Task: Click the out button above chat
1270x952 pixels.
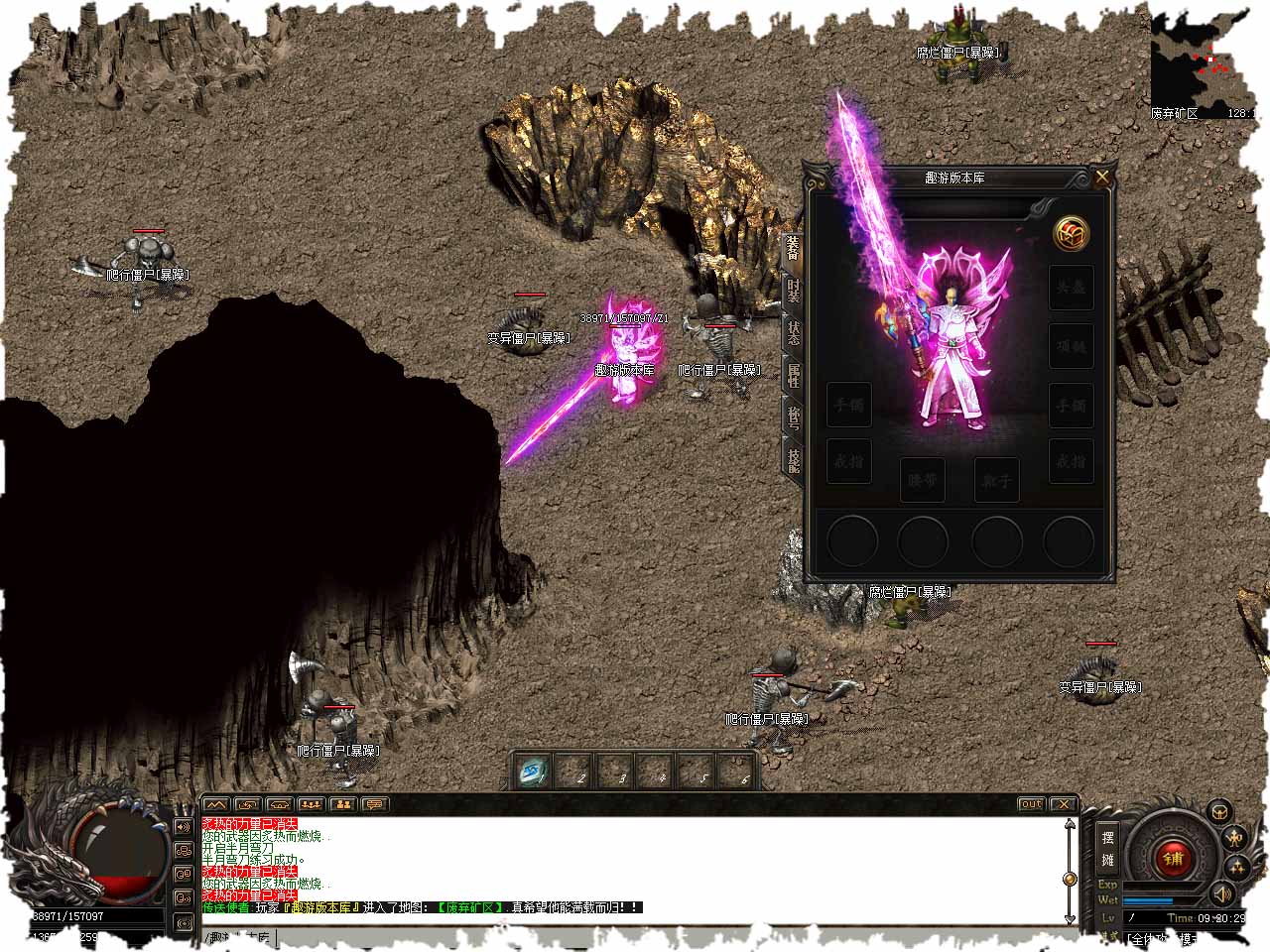Action: [x=1032, y=804]
